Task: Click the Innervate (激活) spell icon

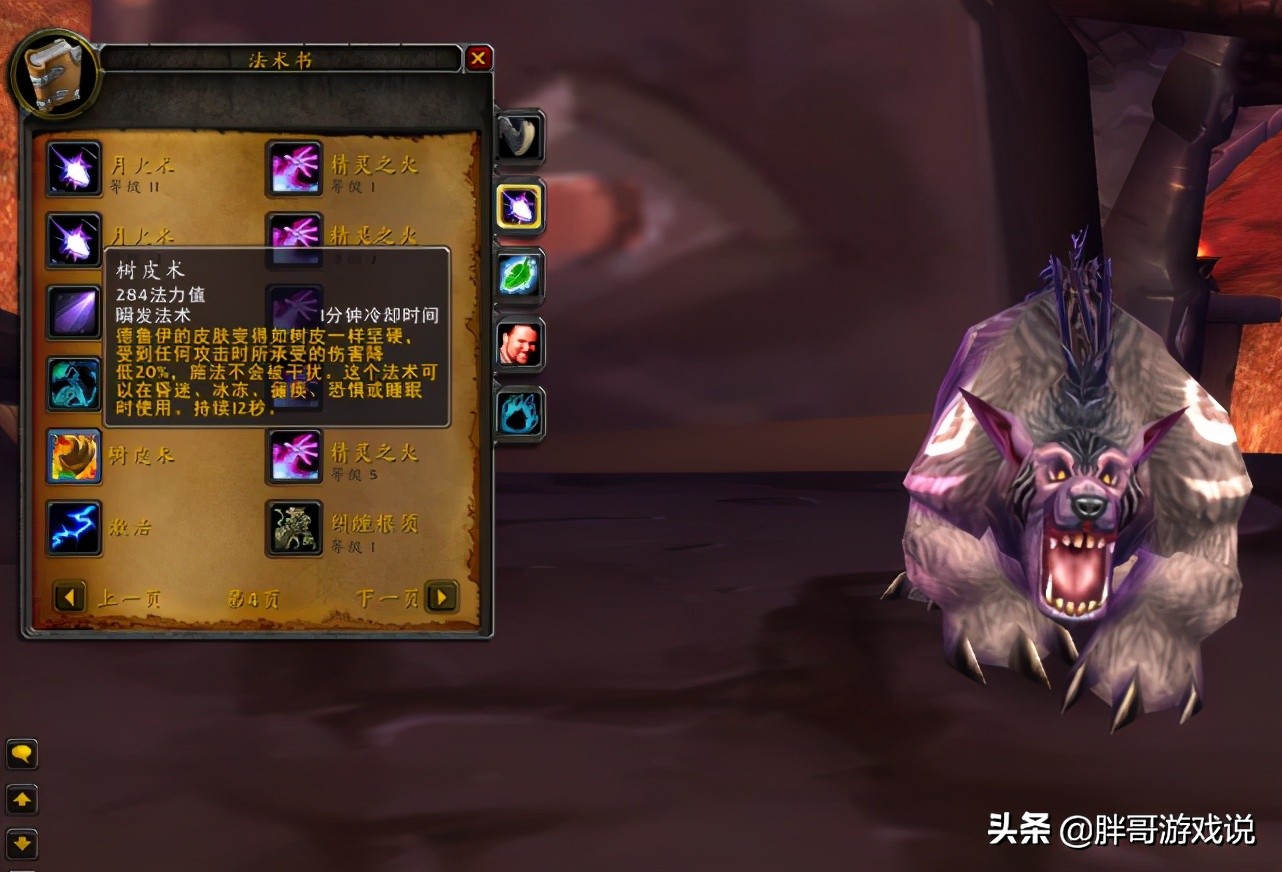Action: click(72, 525)
